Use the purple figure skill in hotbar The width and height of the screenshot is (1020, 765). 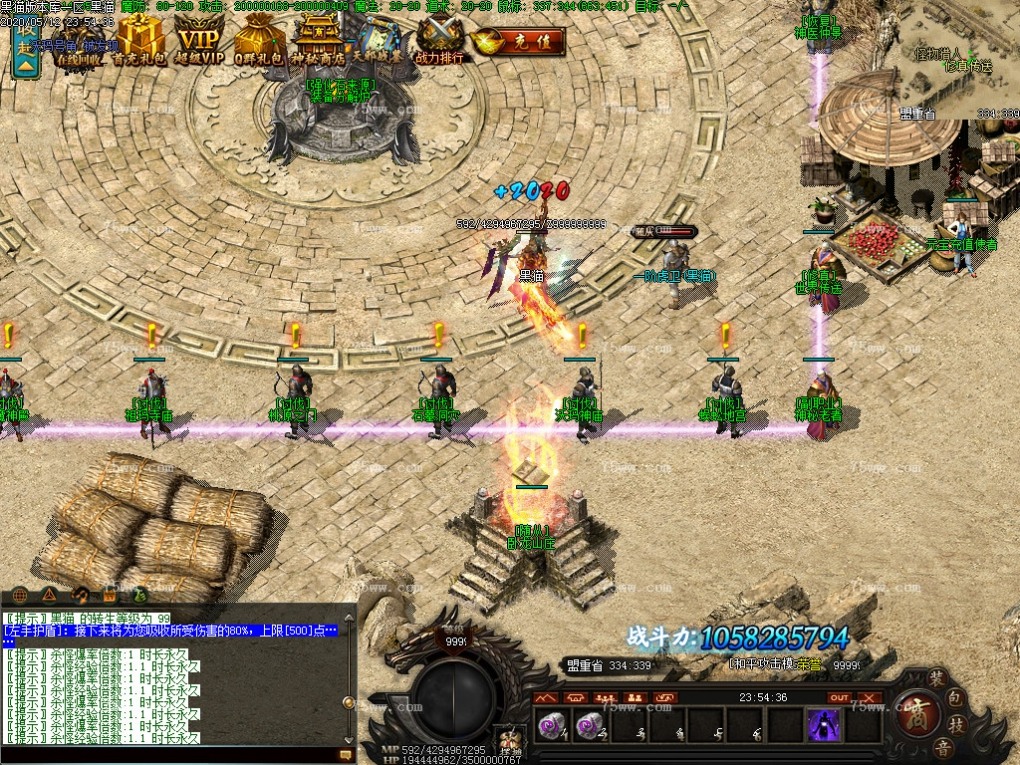tap(823, 725)
